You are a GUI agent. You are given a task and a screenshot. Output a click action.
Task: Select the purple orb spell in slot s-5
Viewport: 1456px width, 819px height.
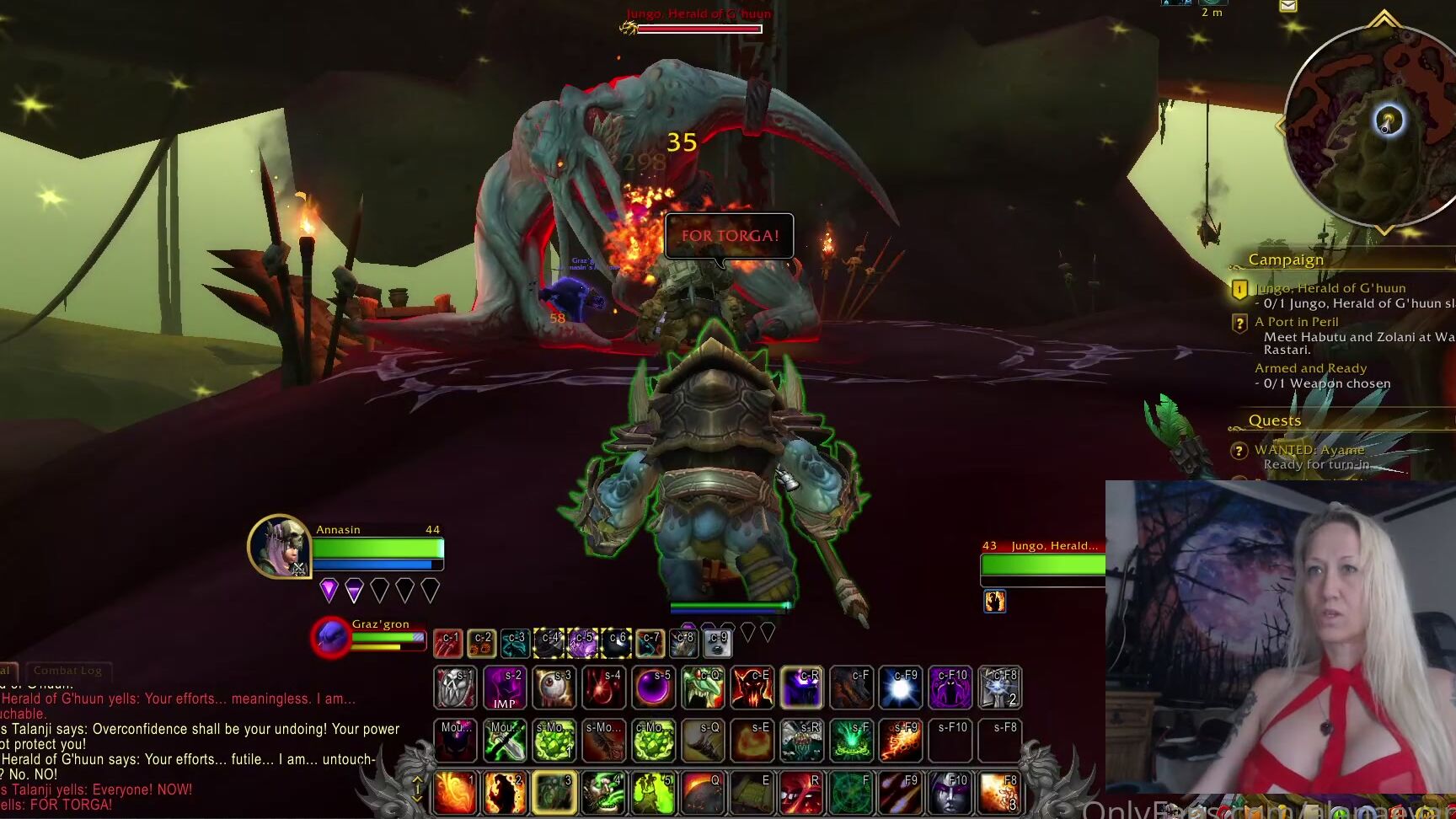pos(654,688)
